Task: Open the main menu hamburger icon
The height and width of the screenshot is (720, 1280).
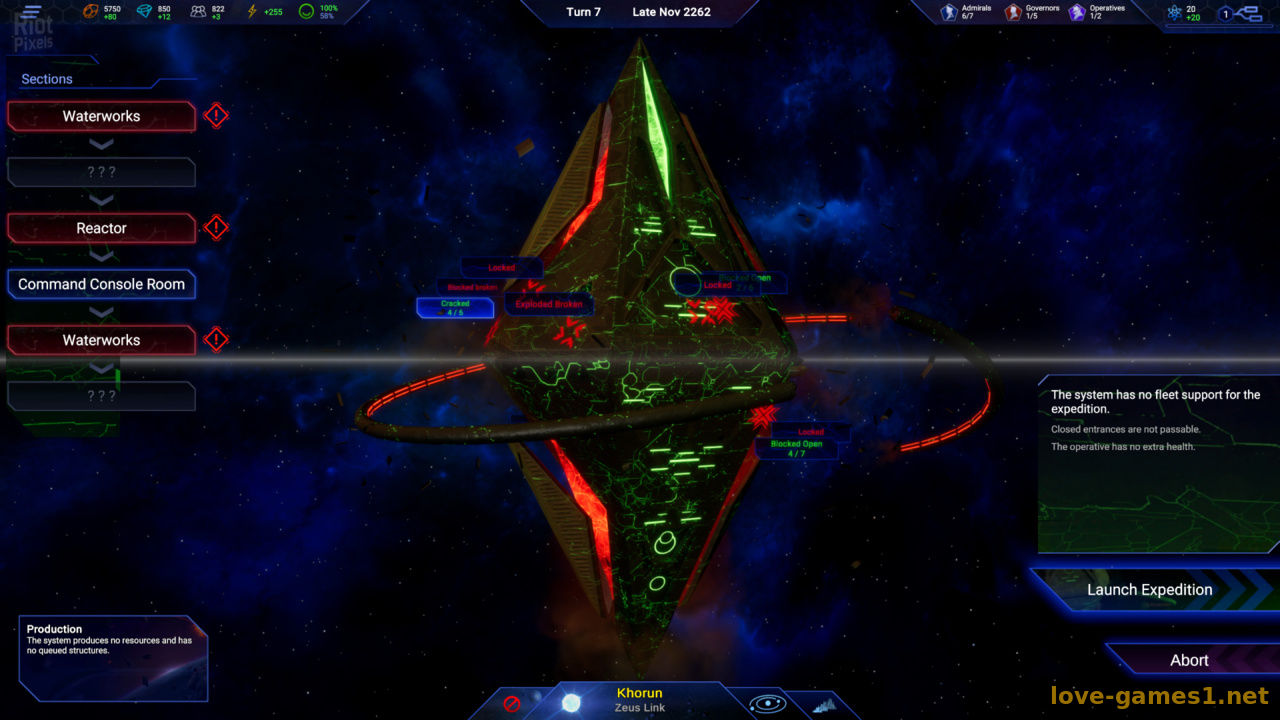Action: click(32, 12)
